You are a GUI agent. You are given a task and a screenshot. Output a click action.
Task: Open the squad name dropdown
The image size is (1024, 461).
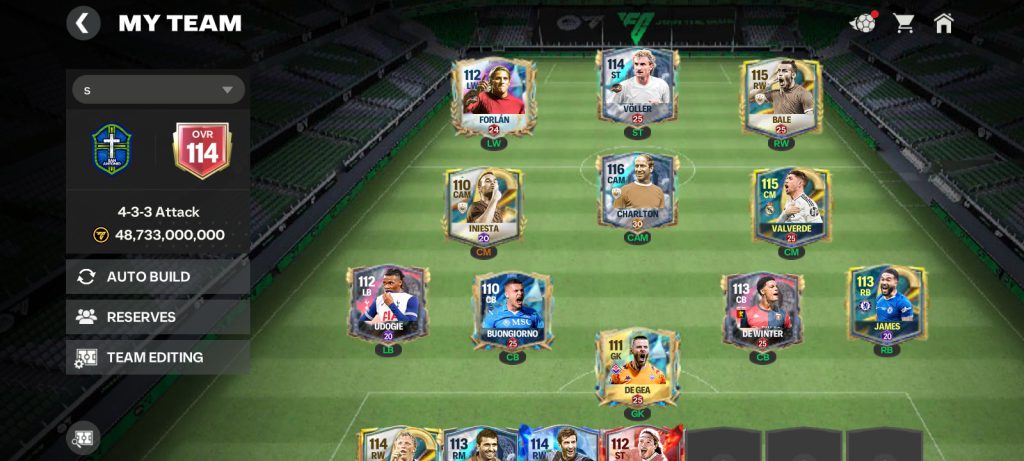[158, 90]
